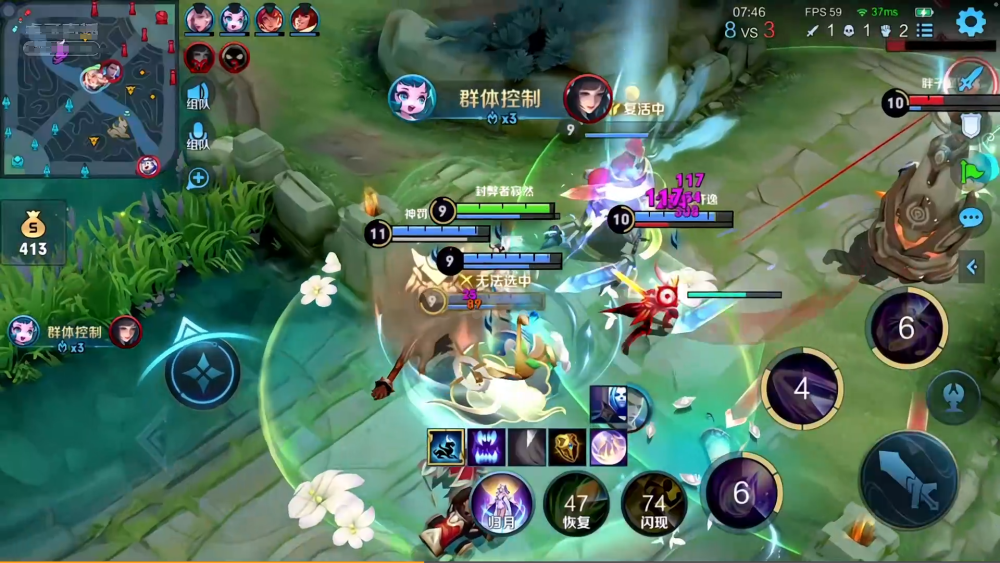The height and width of the screenshot is (563, 1000).
Task: Send the green flag signal
Action: click(971, 171)
